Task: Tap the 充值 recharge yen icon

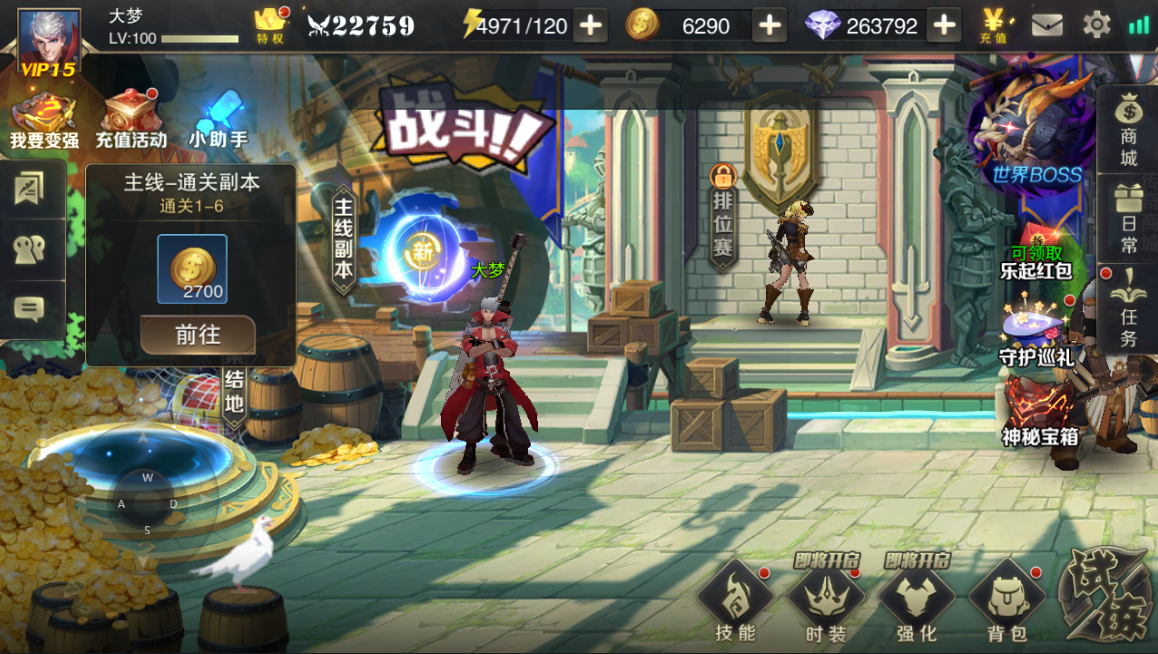Action: pyautogui.click(x=994, y=24)
